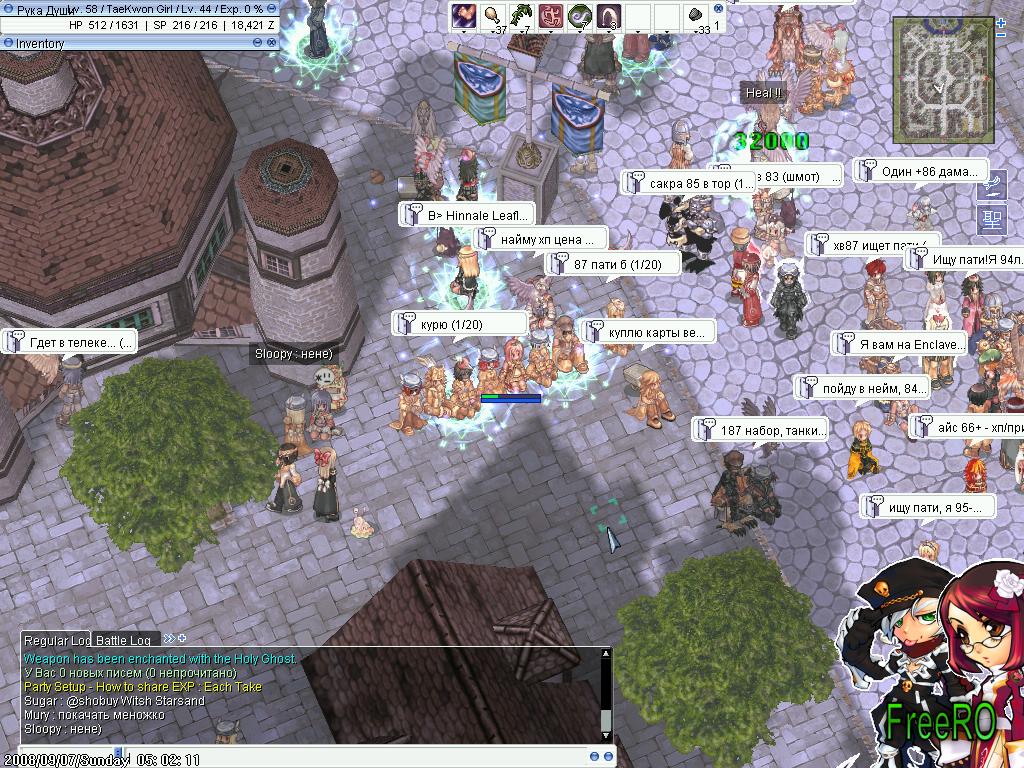
Task: Zoom in the minimap with plus button
Action: pos(1001,21)
